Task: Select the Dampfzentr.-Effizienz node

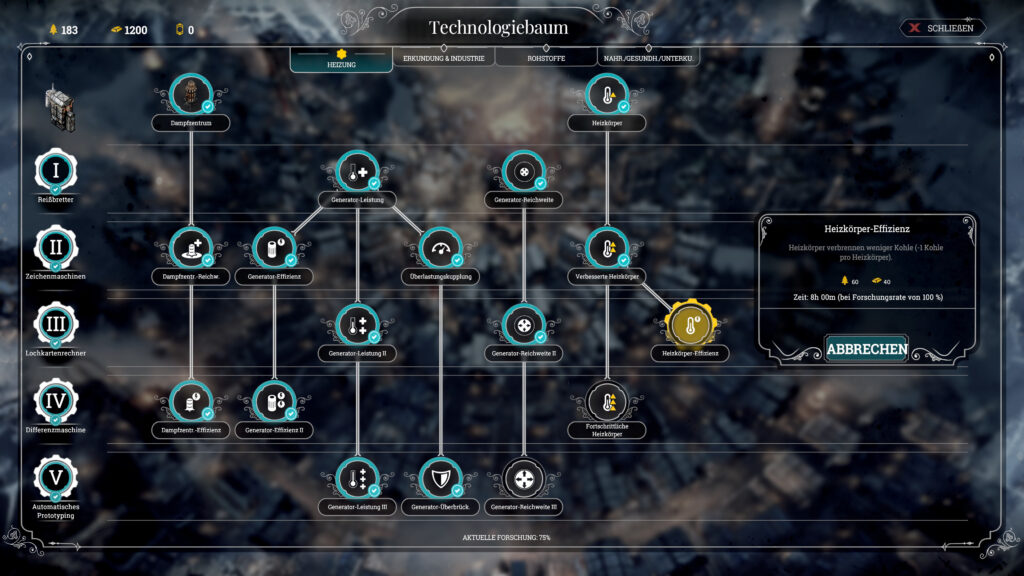Action: tap(190, 402)
